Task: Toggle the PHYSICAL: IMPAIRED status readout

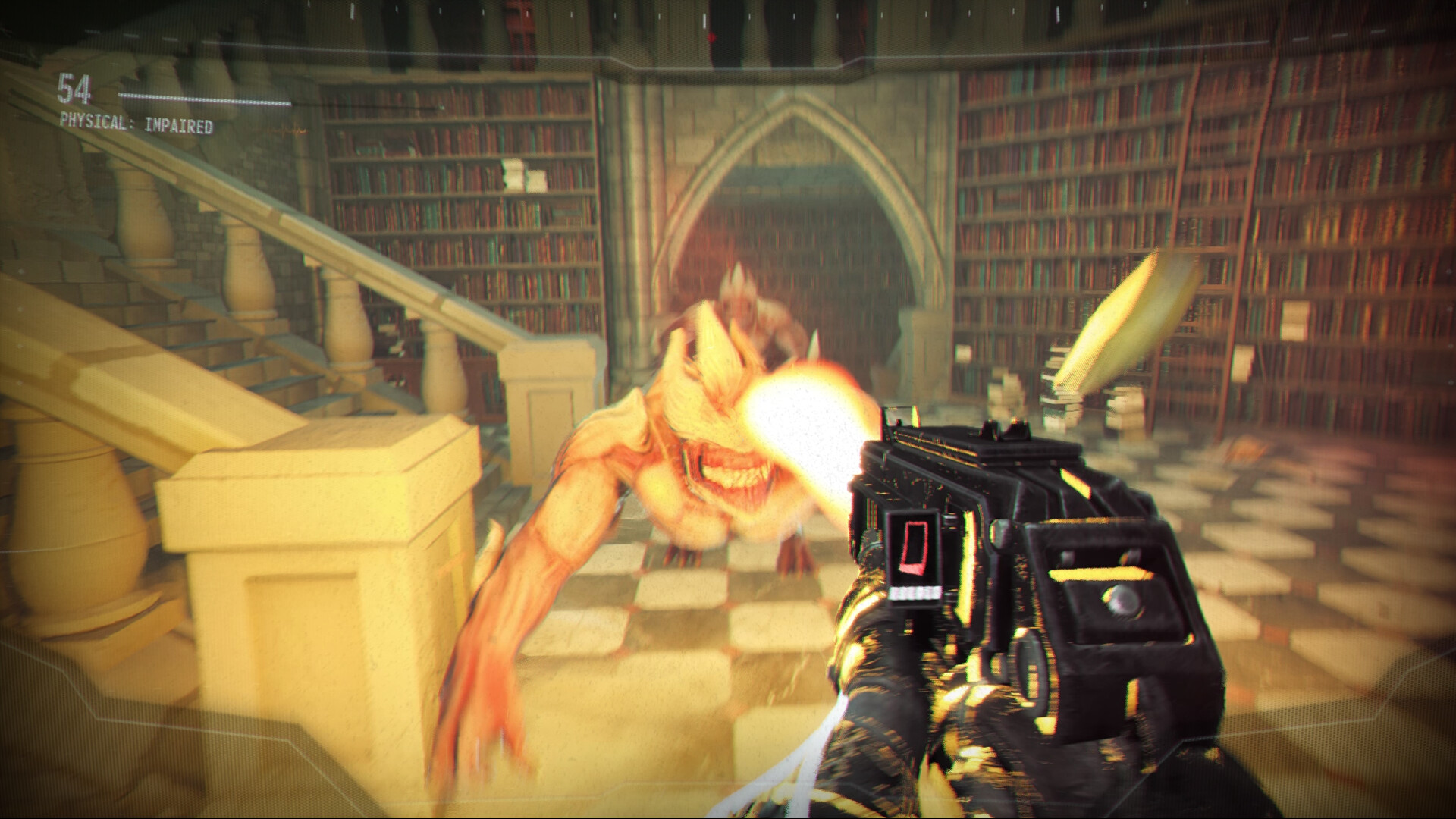Action: 135,119
